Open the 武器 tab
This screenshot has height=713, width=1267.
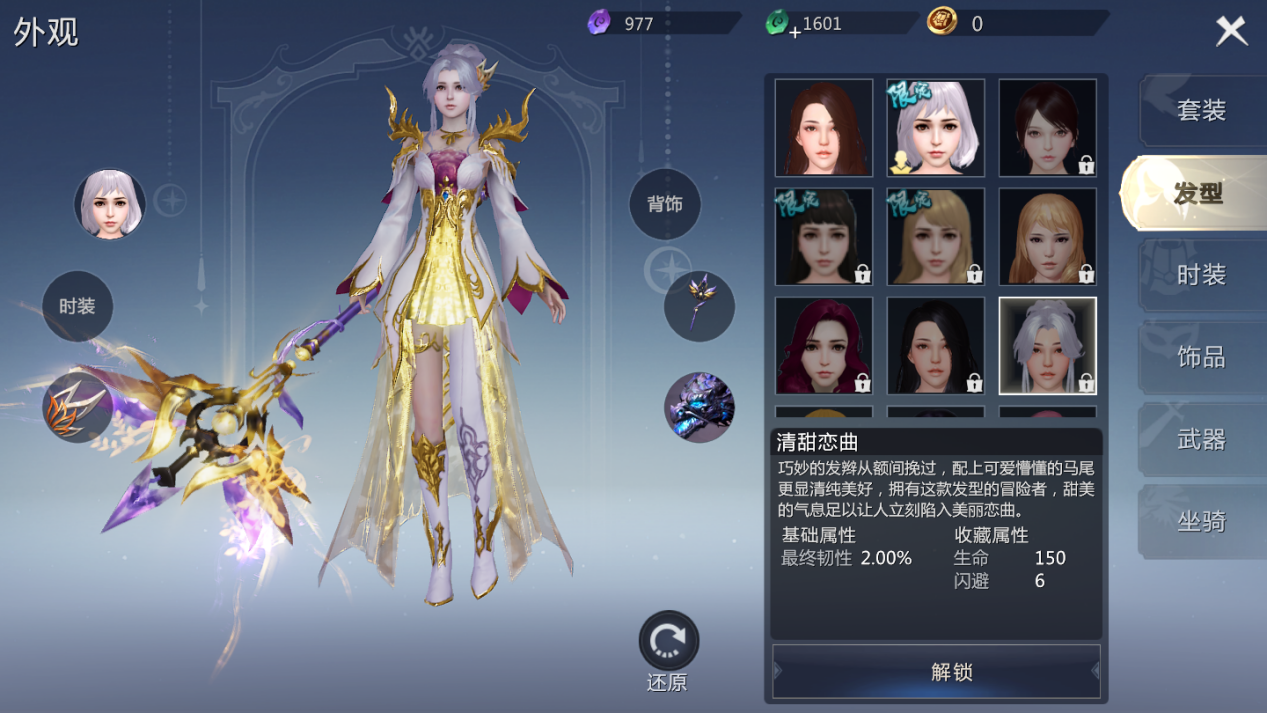[1200, 439]
